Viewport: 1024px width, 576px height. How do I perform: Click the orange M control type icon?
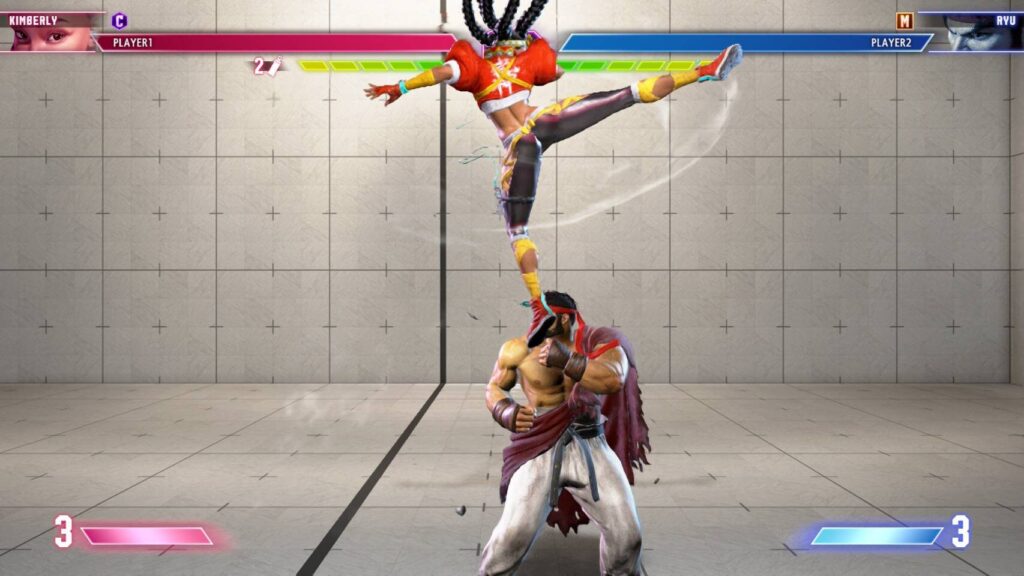click(x=905, y=20)
